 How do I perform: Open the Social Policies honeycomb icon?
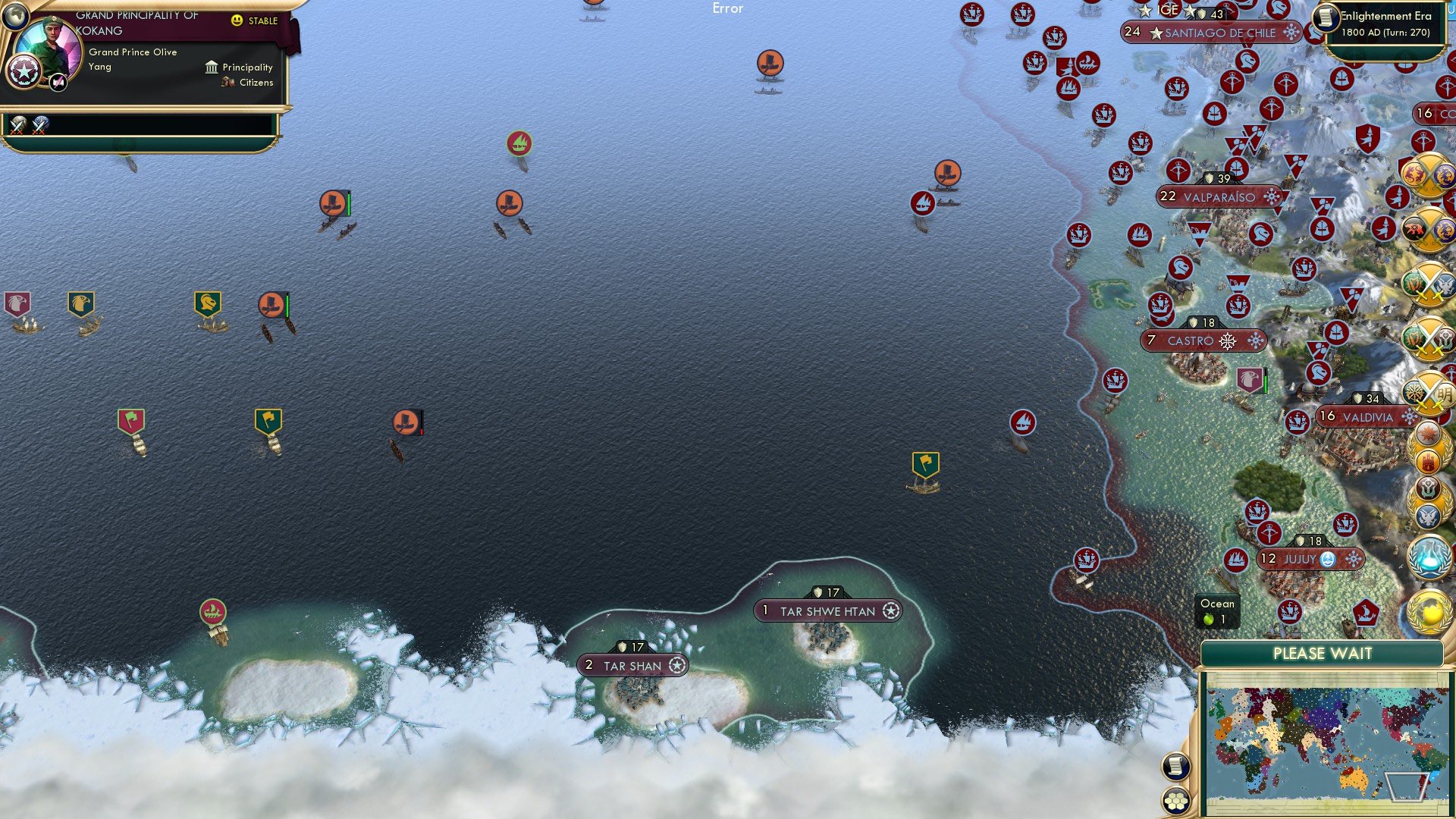click(x=1176, y=799)
